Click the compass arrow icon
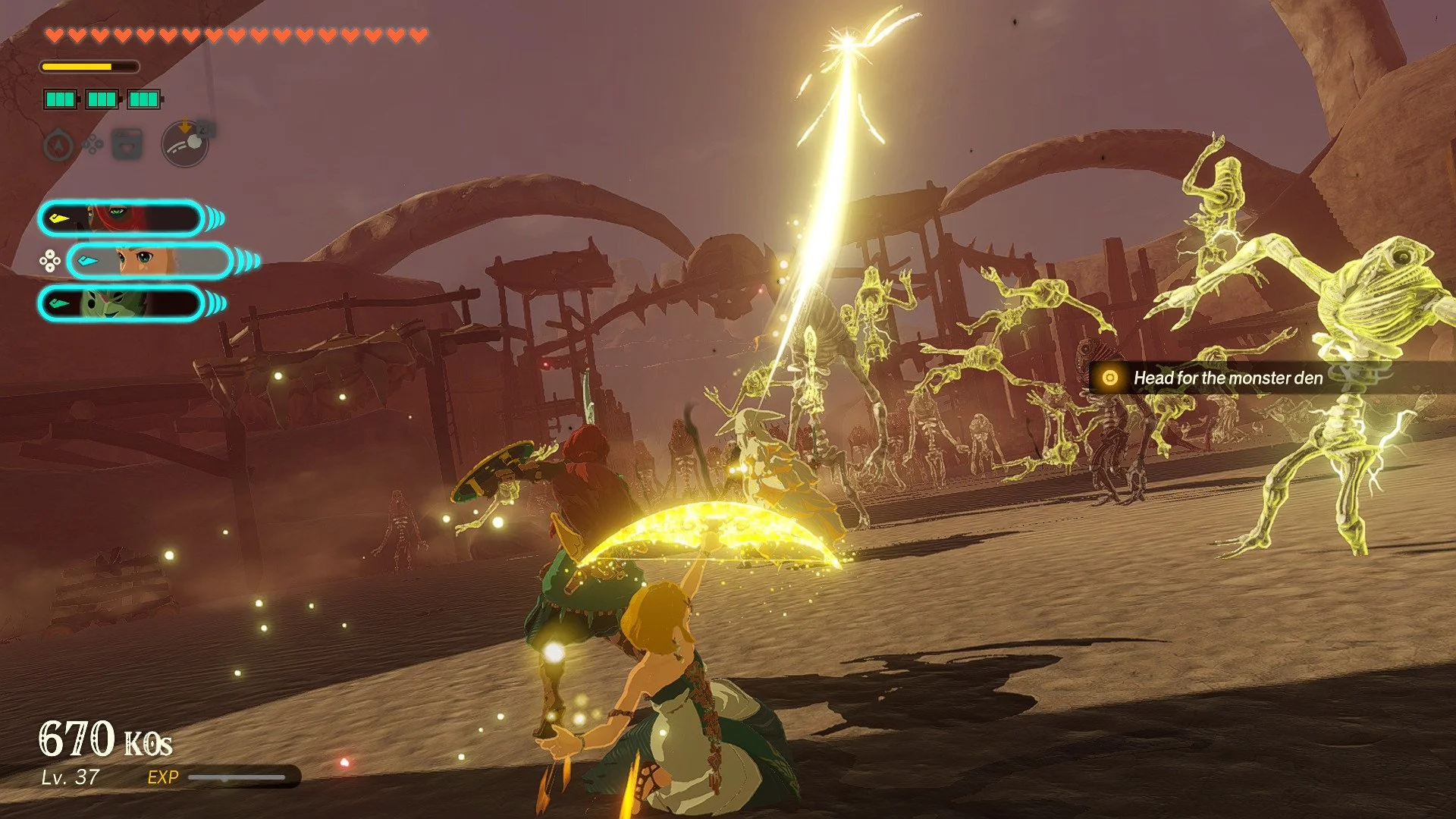Image resolution: width=1456 pixels, height=819 pixels. click(59, 144)
